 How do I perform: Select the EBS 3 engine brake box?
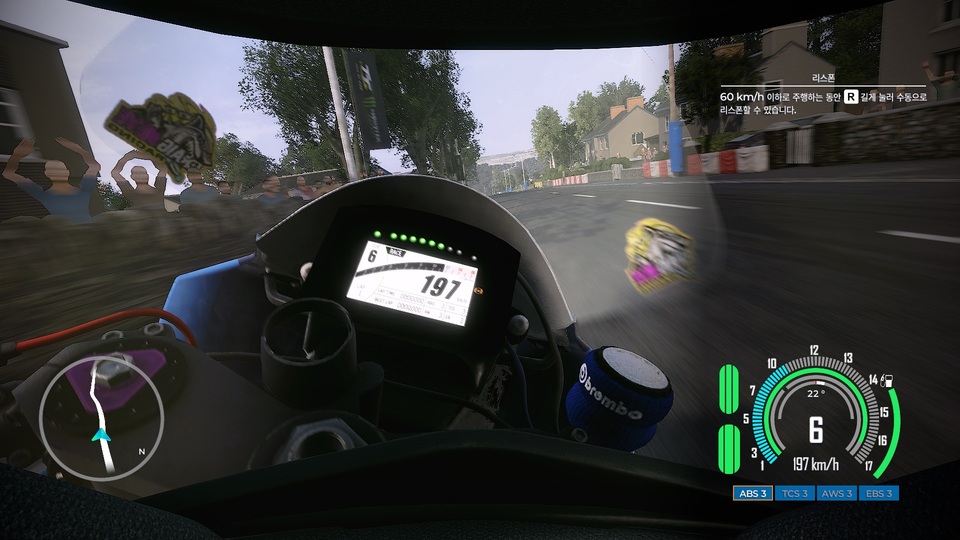879,493
